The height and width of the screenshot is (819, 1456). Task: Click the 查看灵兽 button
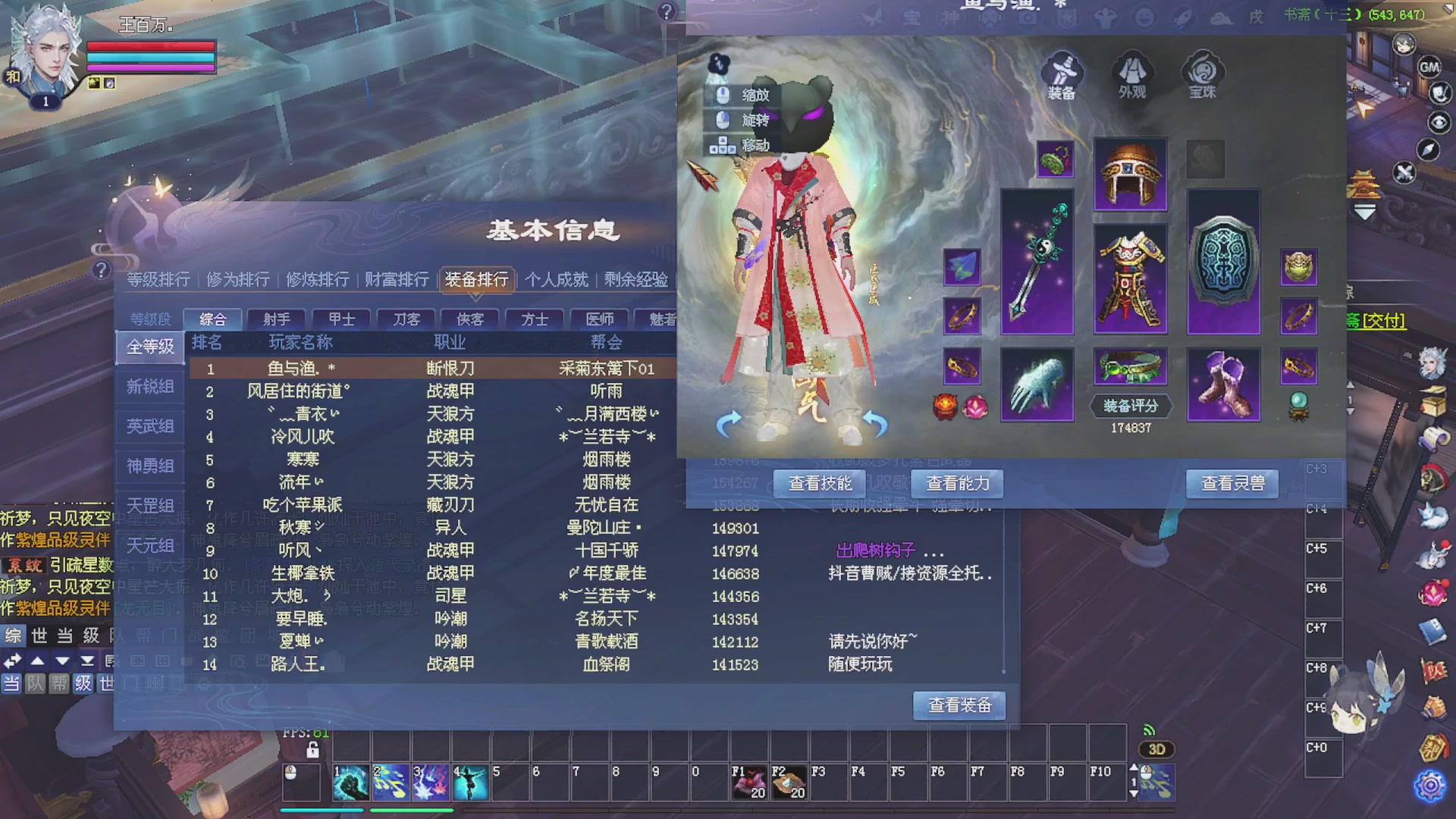click(1232, 483)
